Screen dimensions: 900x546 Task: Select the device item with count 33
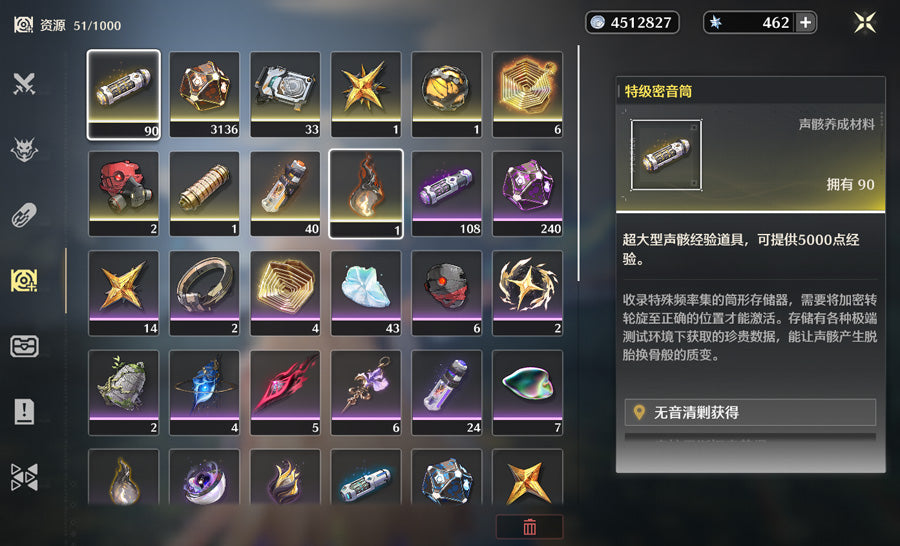point(285,94)
